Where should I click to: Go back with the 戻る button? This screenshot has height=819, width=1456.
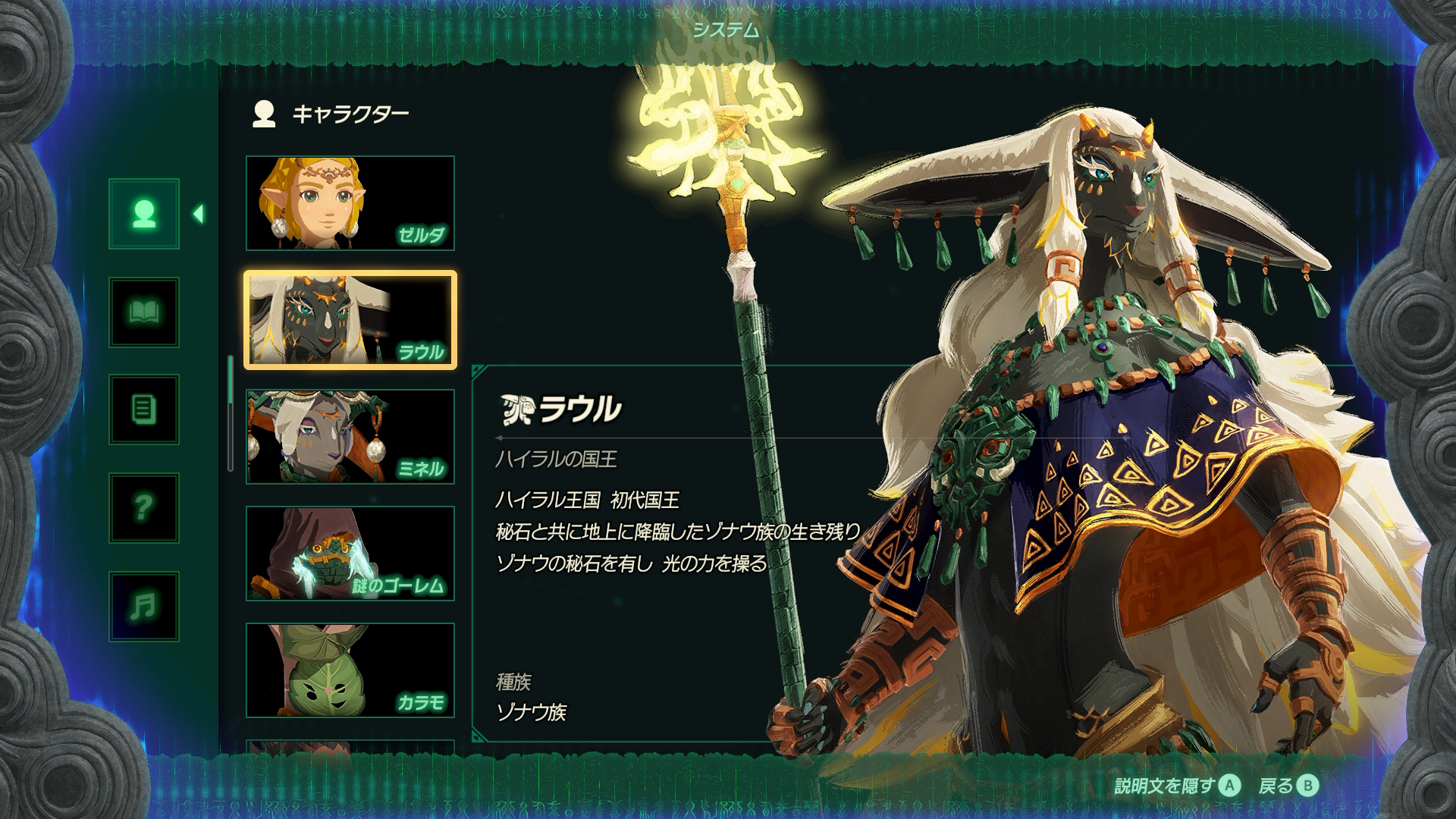(x=1288, y=786)
